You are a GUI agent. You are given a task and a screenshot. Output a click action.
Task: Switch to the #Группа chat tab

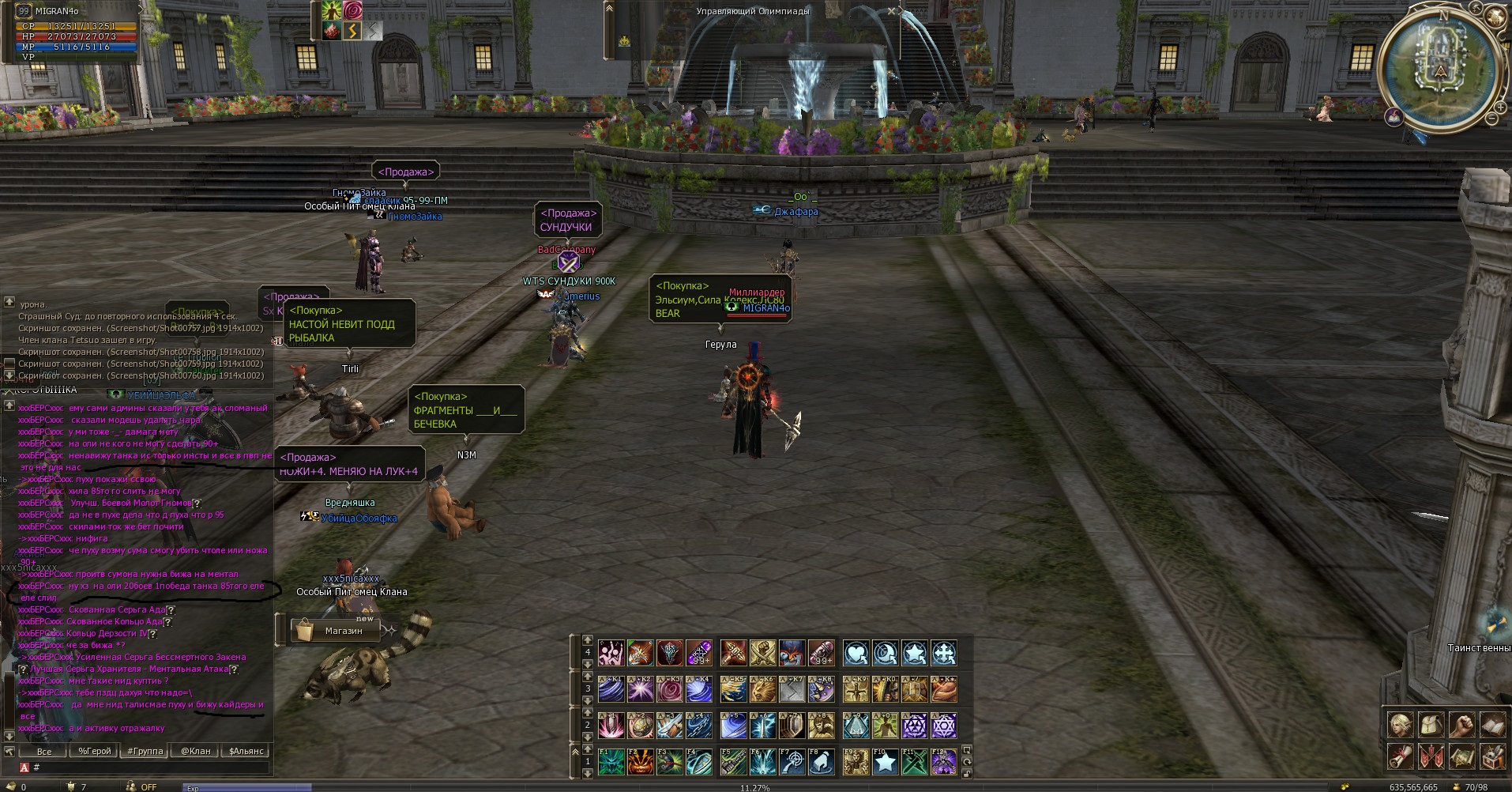coord(145,751)
